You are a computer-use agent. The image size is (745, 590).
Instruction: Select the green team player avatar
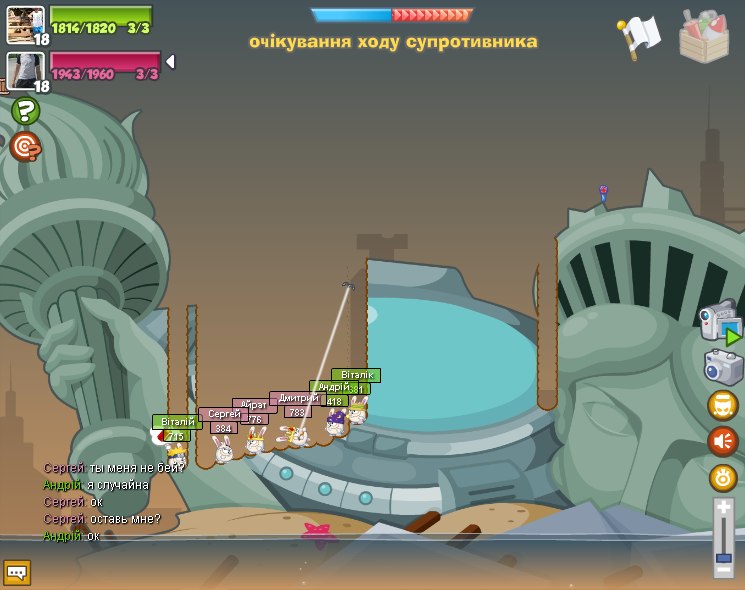25,24
